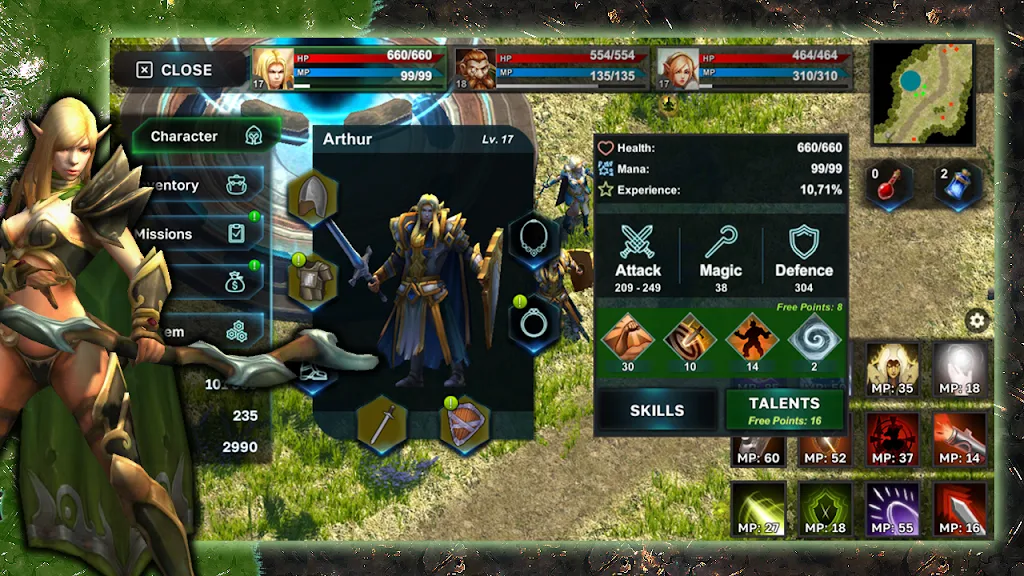Open the gear settings icon
Image resolution: width=1024 pixels, height=576 pixels.
977,321
